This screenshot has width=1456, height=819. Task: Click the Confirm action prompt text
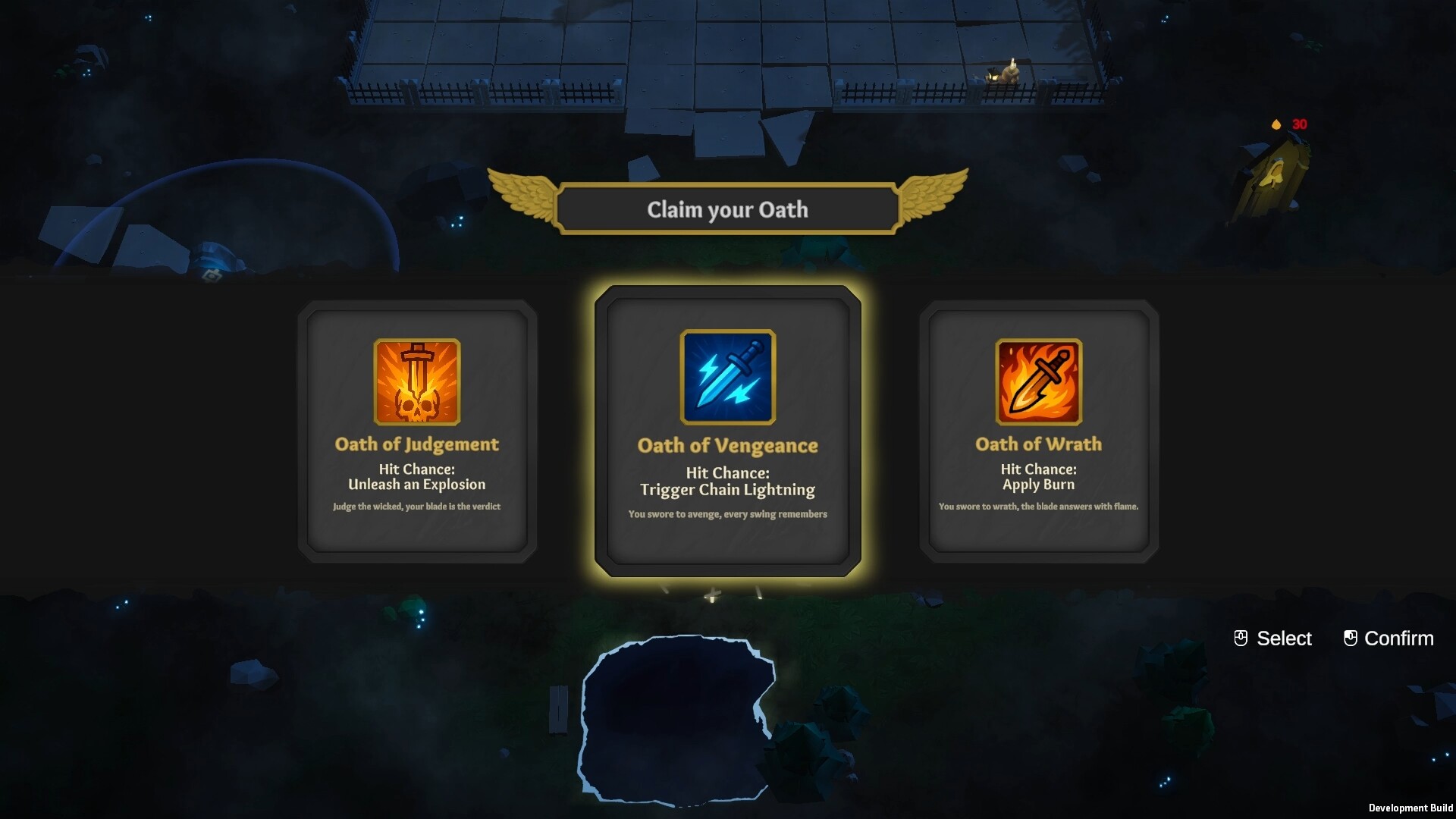tap(1398, 639)
